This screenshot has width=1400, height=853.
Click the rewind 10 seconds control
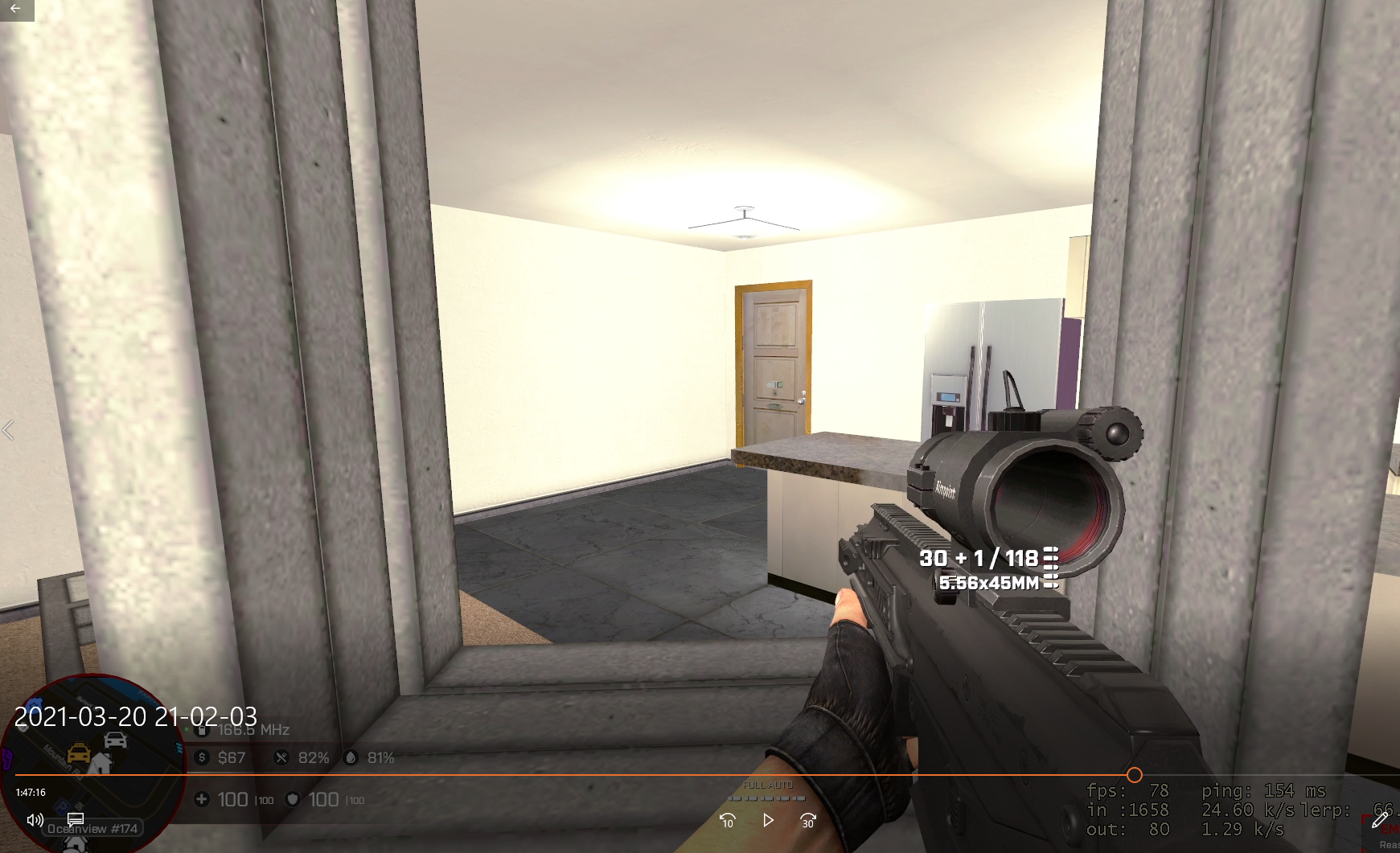tap(727, 821)
